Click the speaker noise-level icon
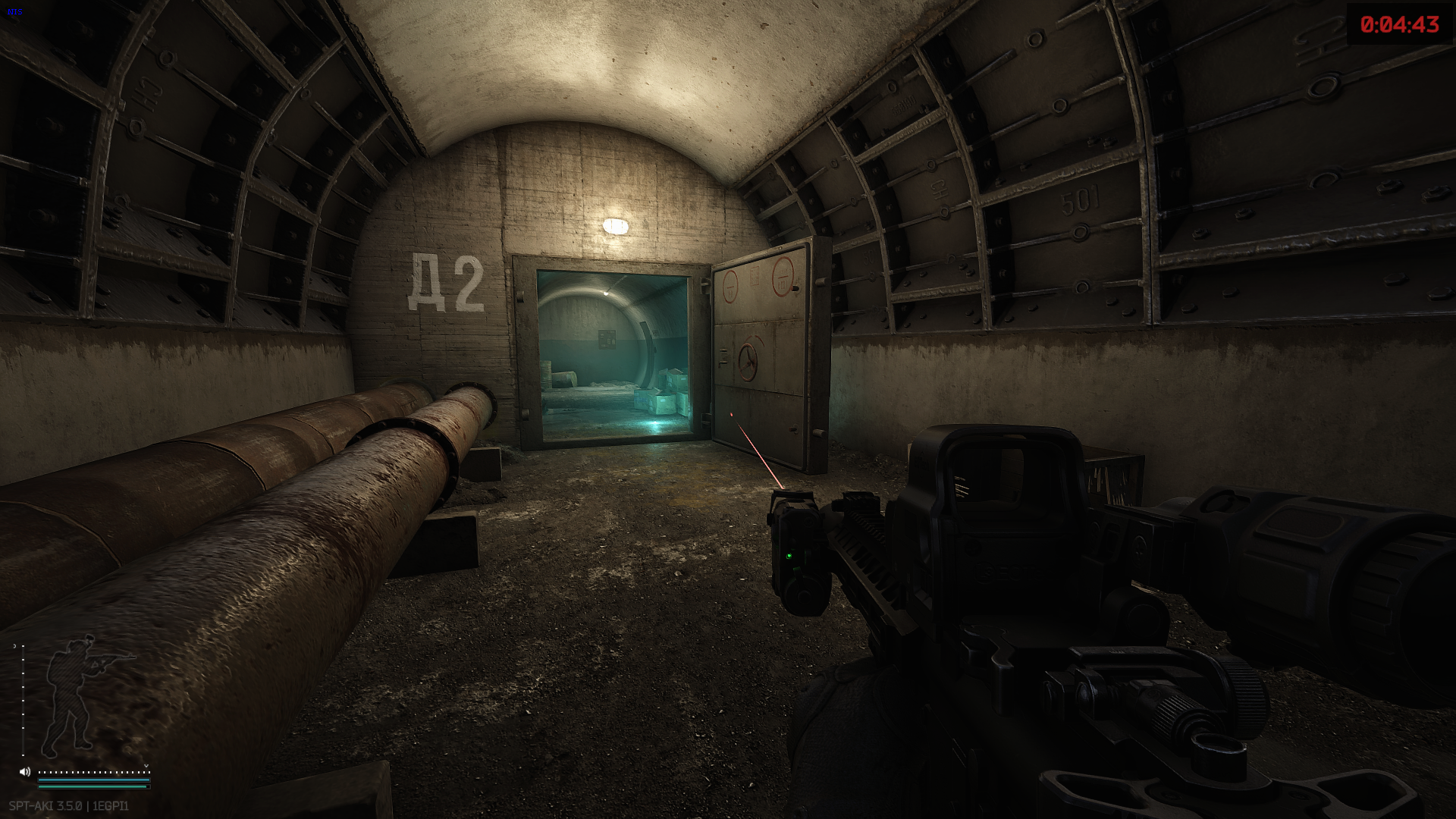This screenshot has height=819, width=1456. click(x=25, y=772)
